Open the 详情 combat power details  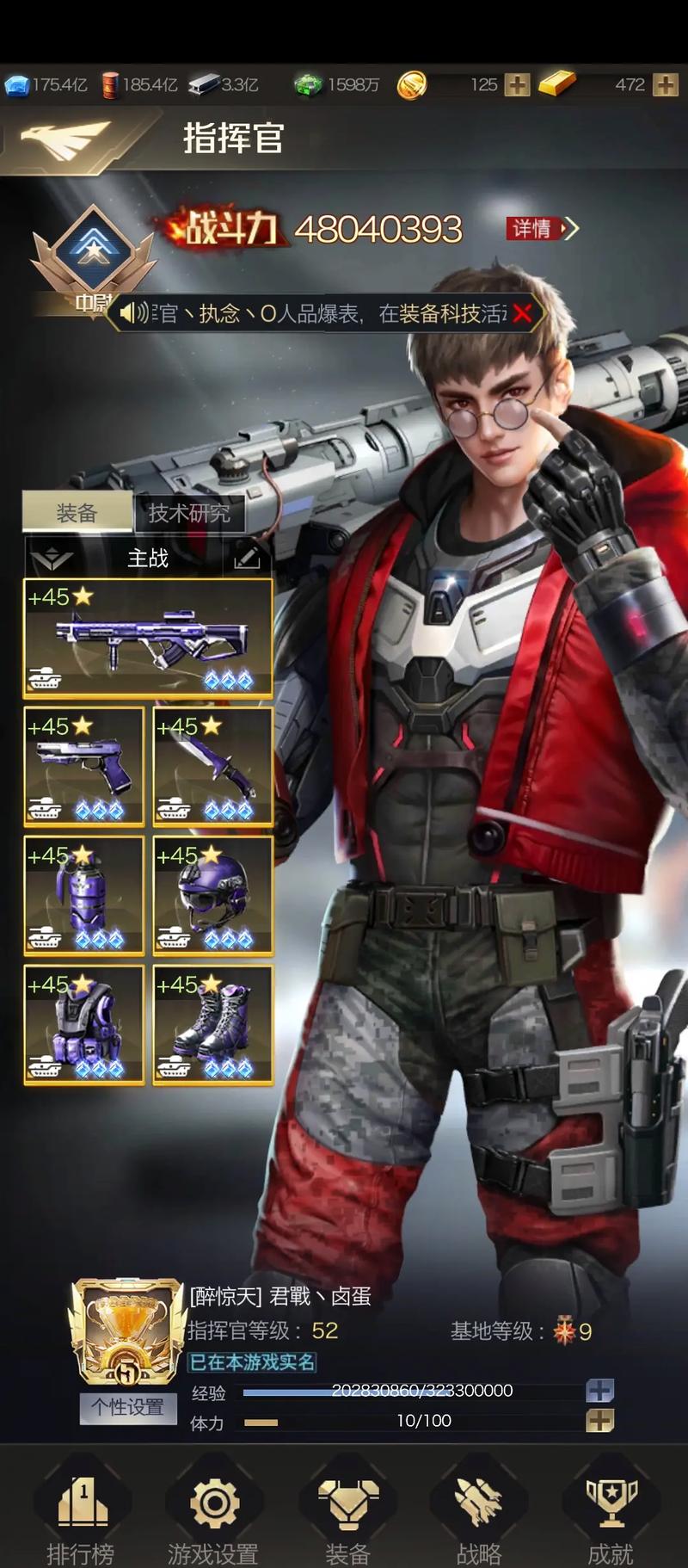(541, 228)
